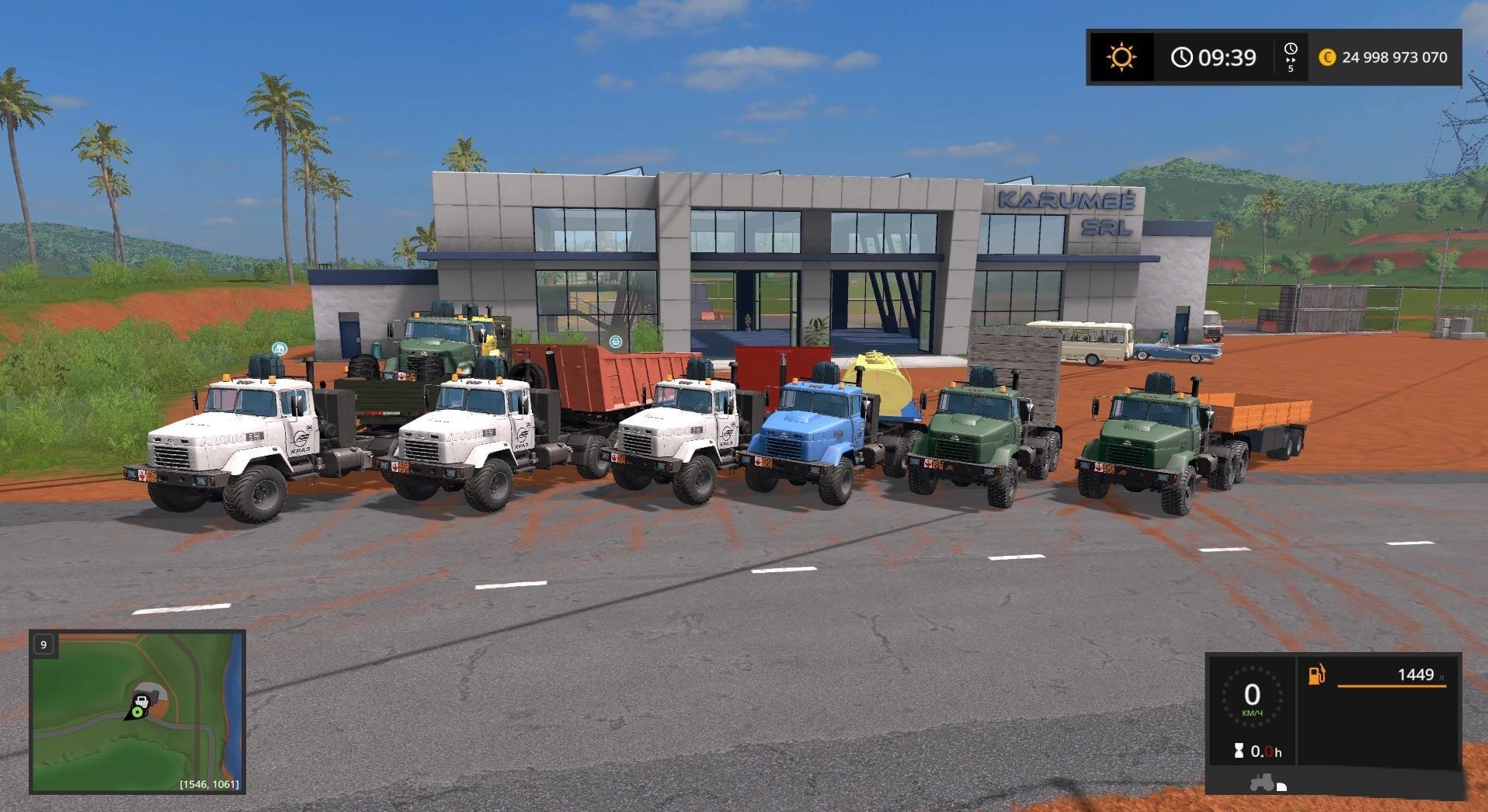Image resolution: width=1488 pixels, height=812 pixels.
Task: Click the sun weather icon in the top HUD
Action: (x=1122, y=57)
